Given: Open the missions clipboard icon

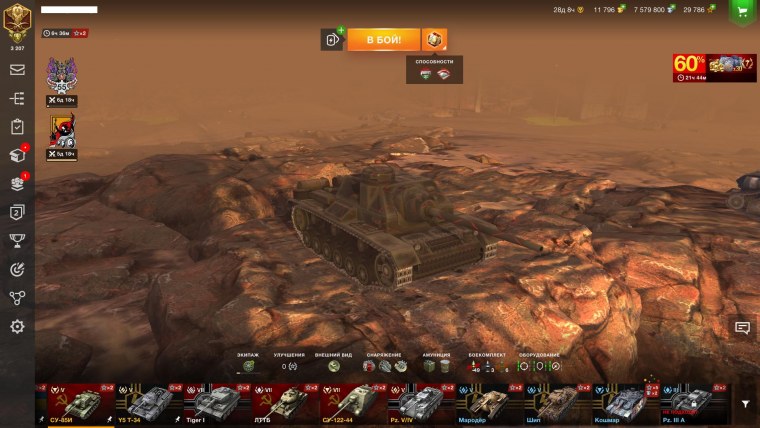Looking at the screenshot, I should [x=17, y=127].
